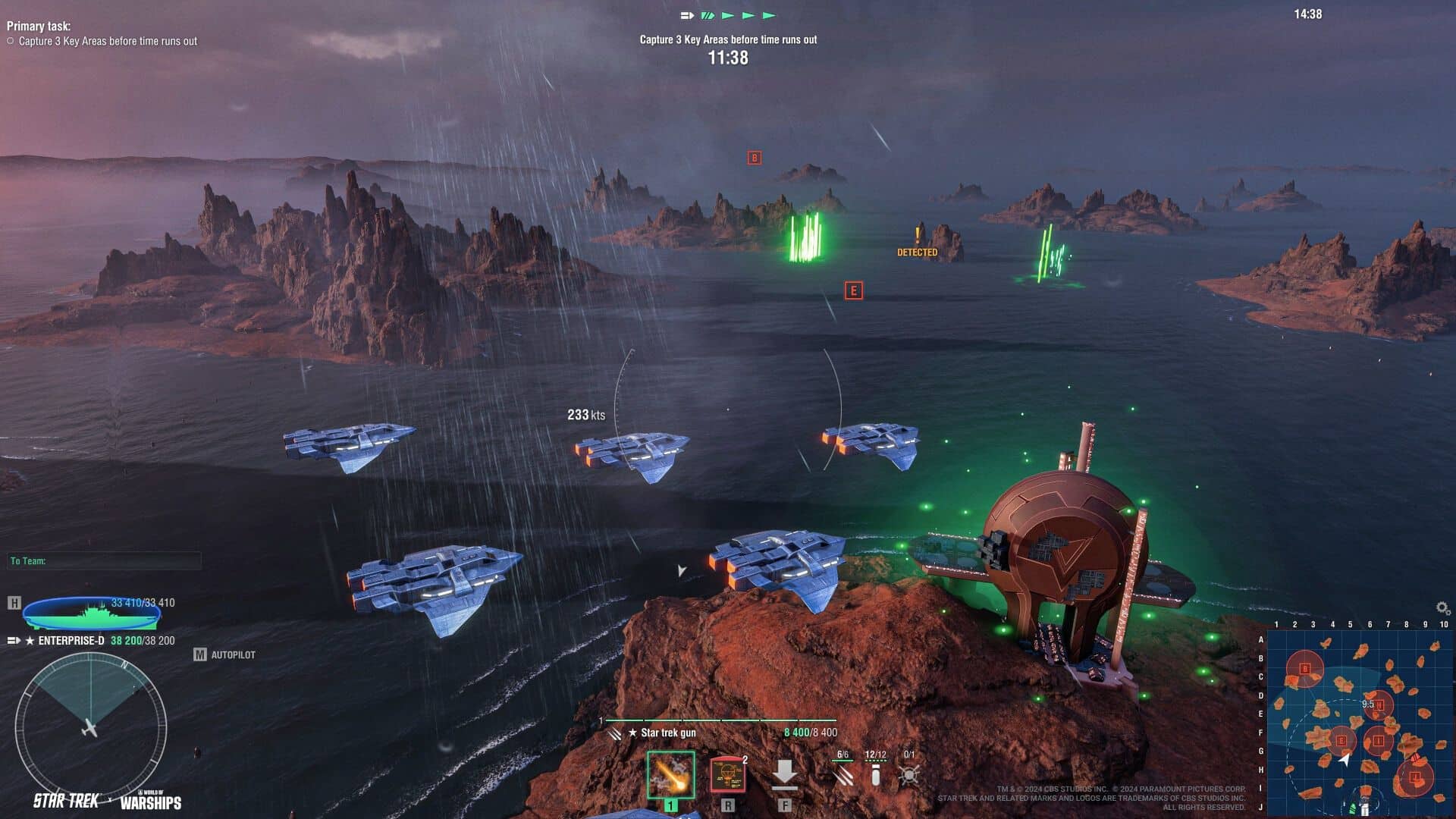Screen dimensions: 1456x819
Task: Select the key area E world marker
Action: (853, 290)
